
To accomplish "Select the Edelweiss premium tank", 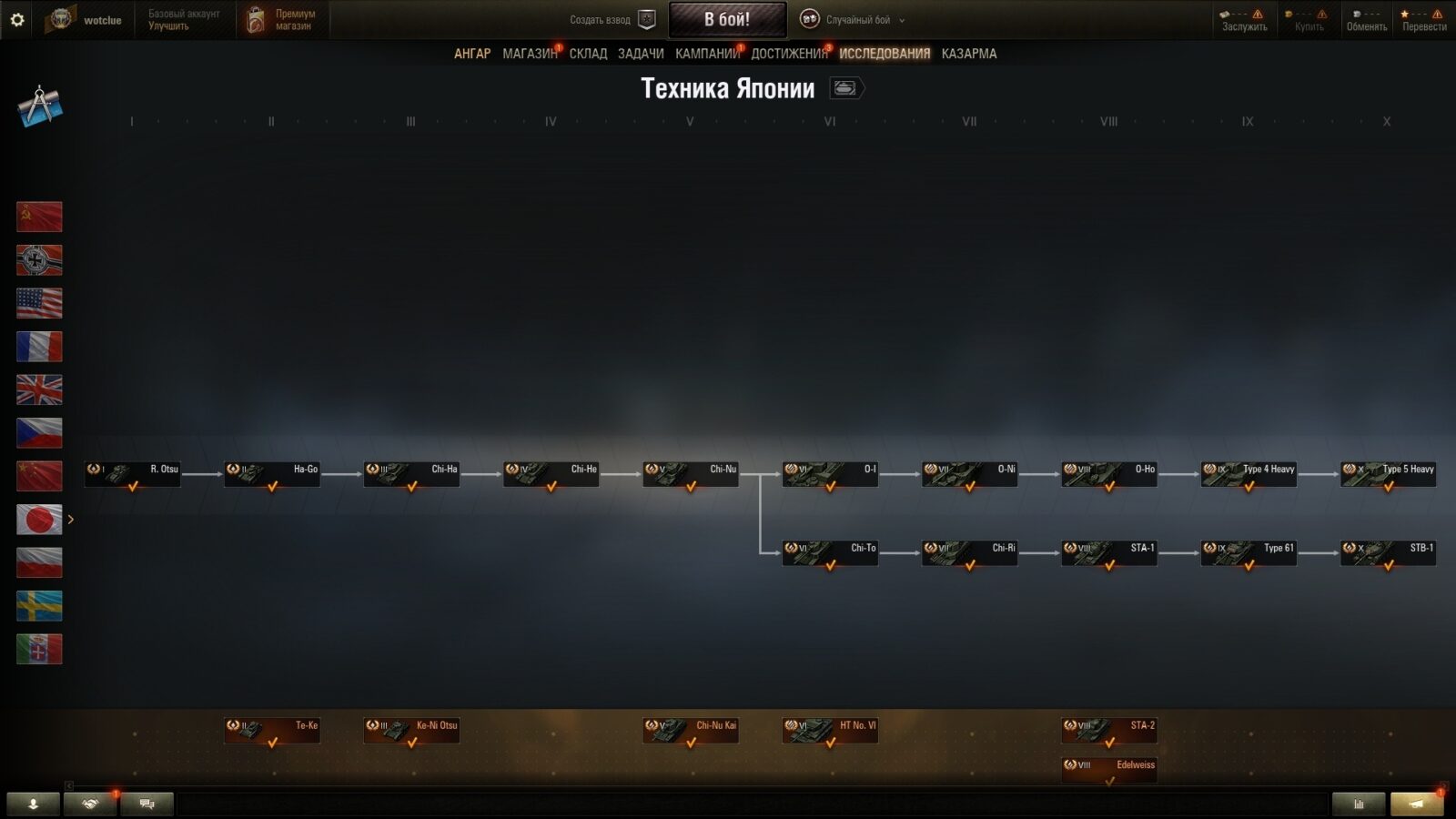I will (x=1109, y=769).
